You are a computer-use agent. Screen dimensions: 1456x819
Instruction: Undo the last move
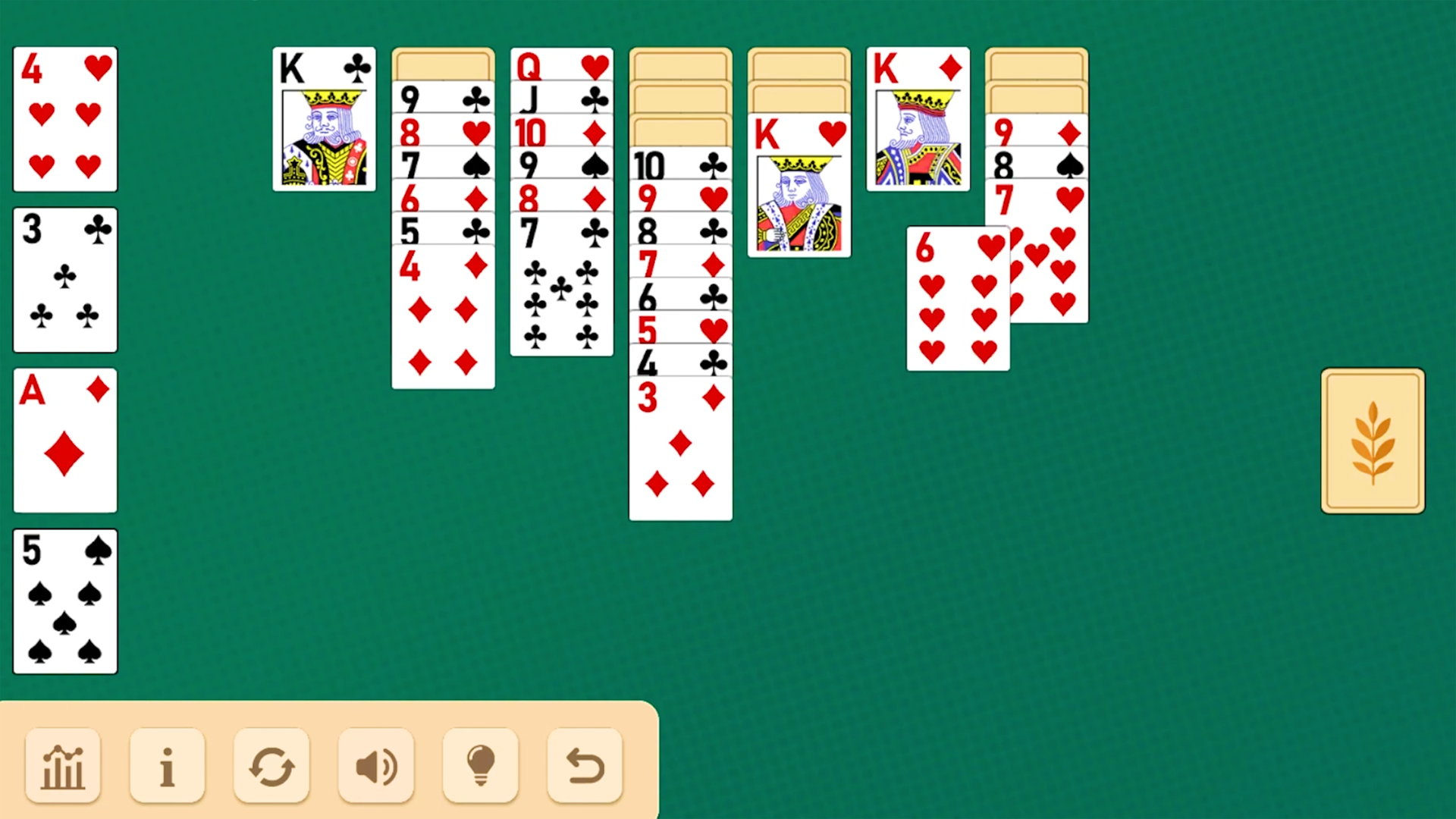[583, 764]
